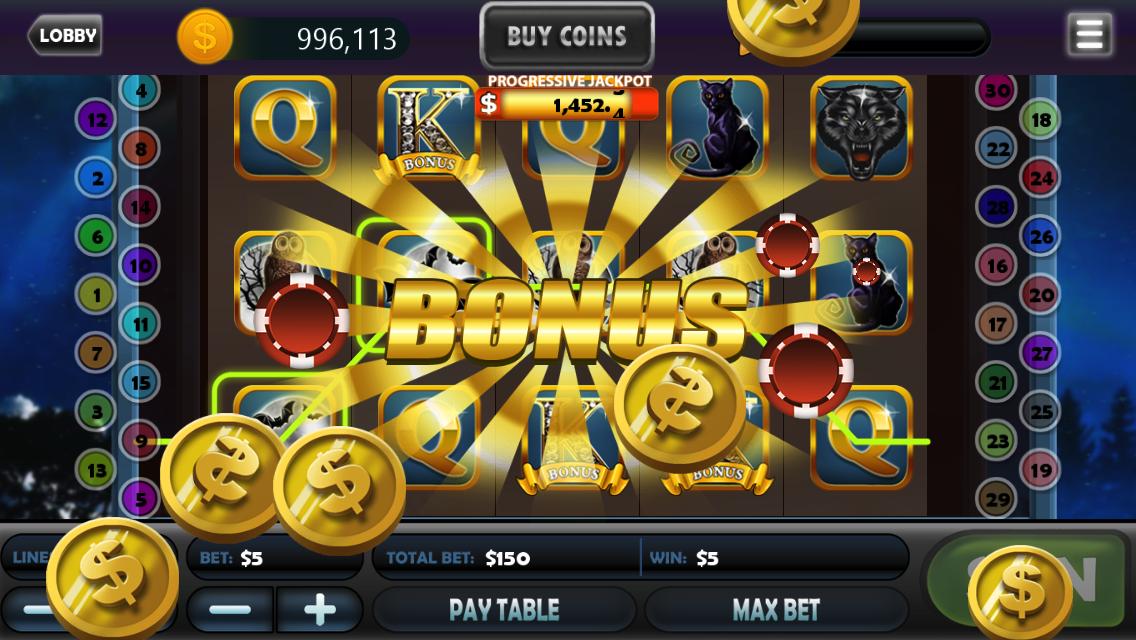The width and height of the screenshot is (1136, 640).
Task: Return to the Lobby
Action: [x=66, y=36]
